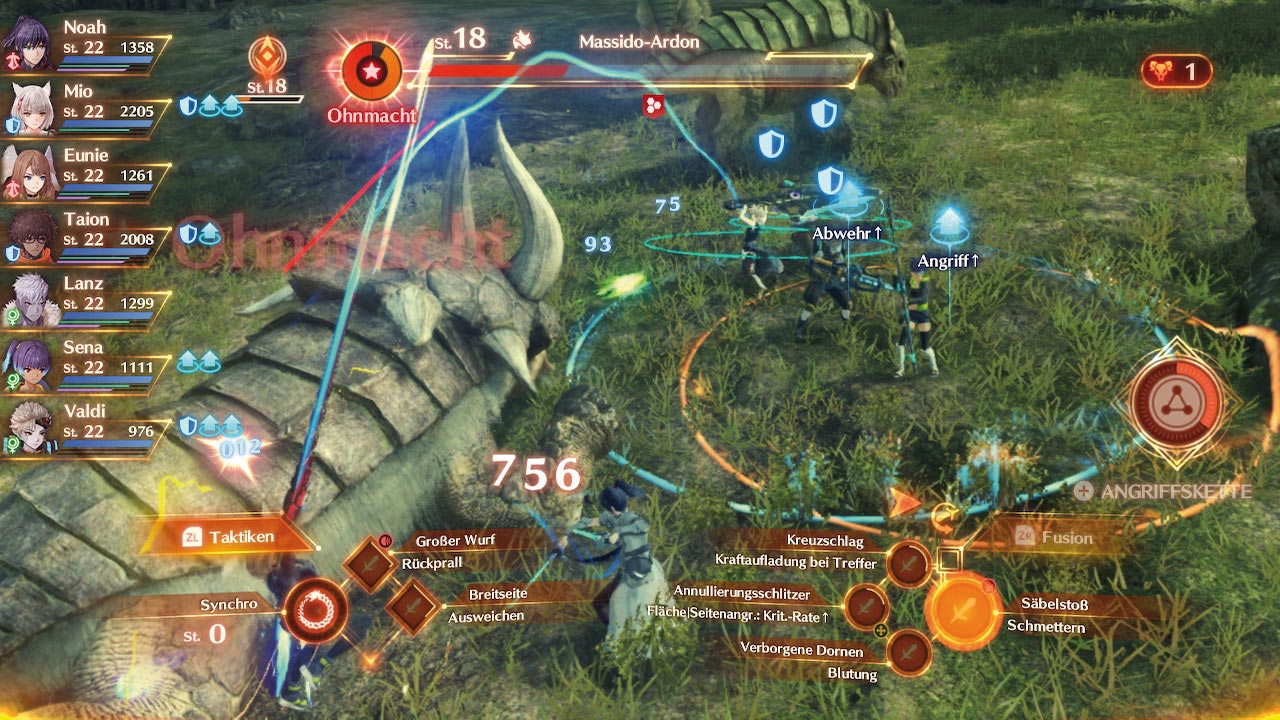Screen dimensions: 1280x720
Task: Activate the Kreuzschlag art icon
Action: [909, 564]
